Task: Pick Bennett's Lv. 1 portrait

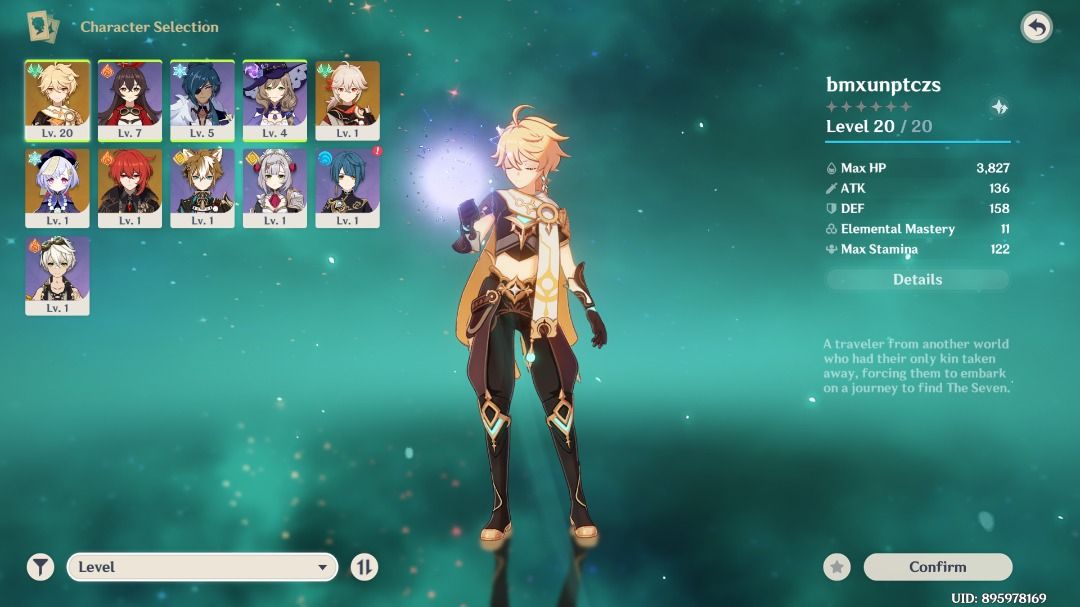Action: 57,275
